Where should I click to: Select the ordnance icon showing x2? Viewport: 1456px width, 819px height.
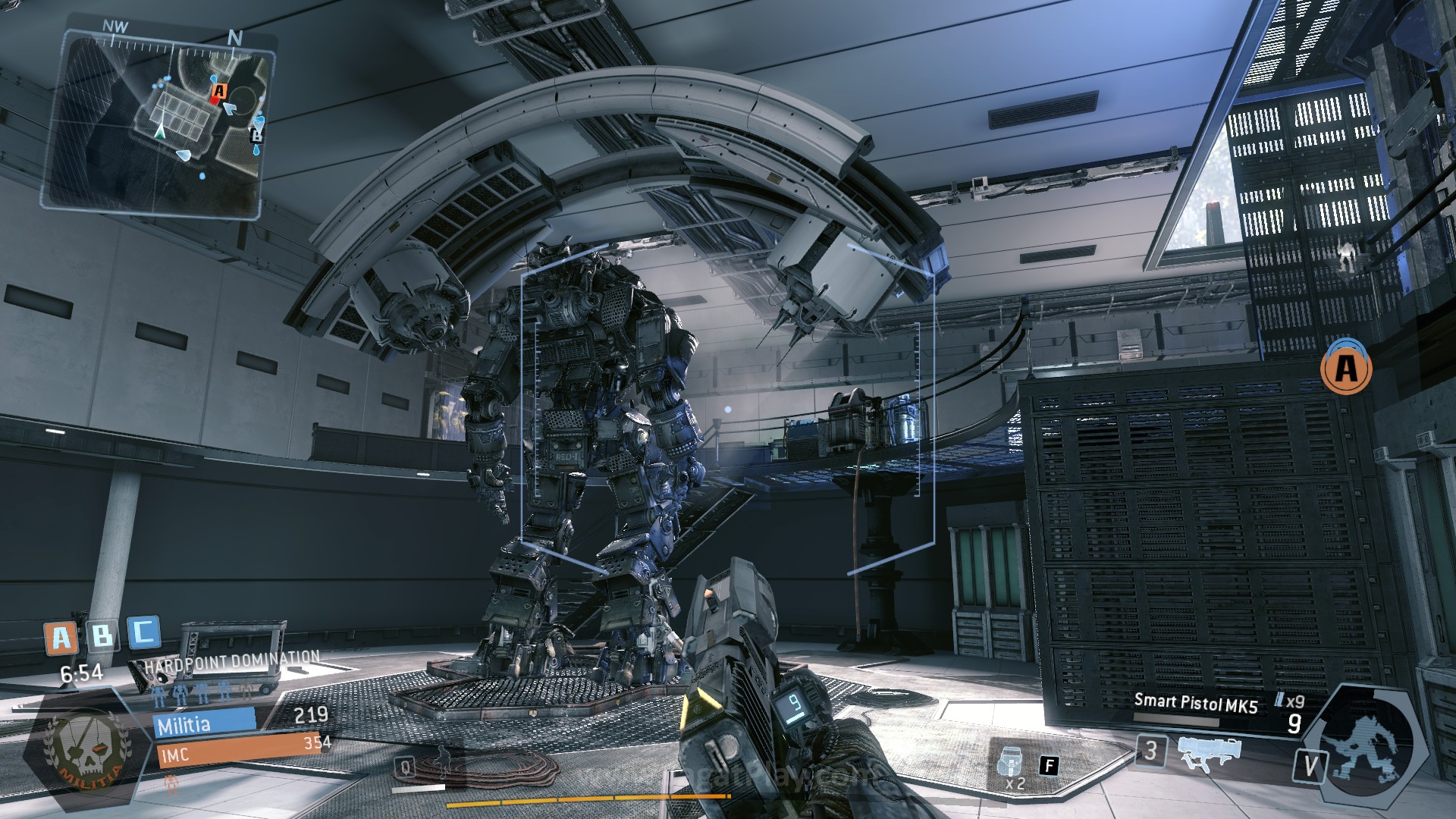[1012, 766]
